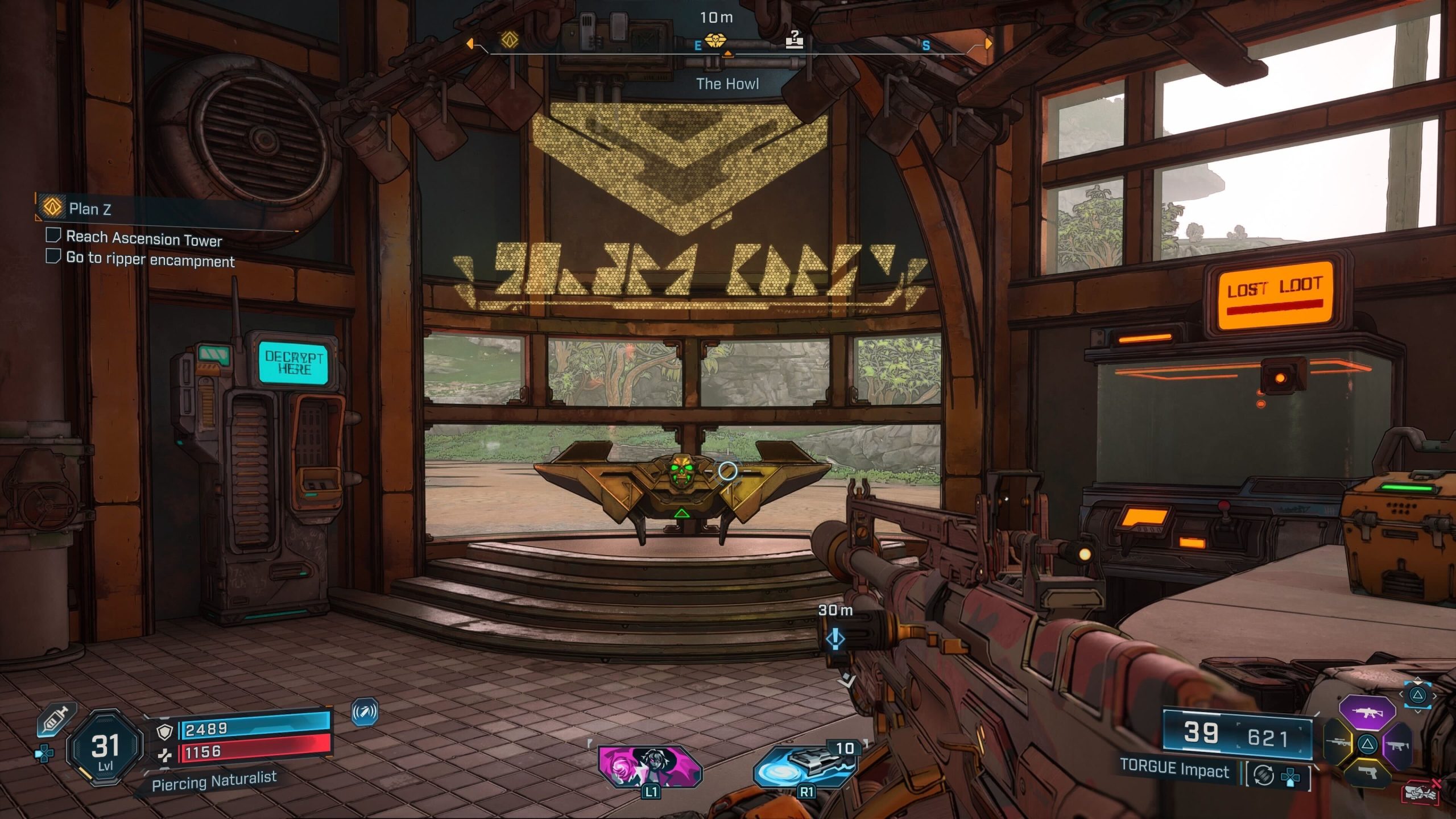Switch to the purple SMG weapon slot
Viewport: 1456px width, 819px height.
[x=1397, y=745]
